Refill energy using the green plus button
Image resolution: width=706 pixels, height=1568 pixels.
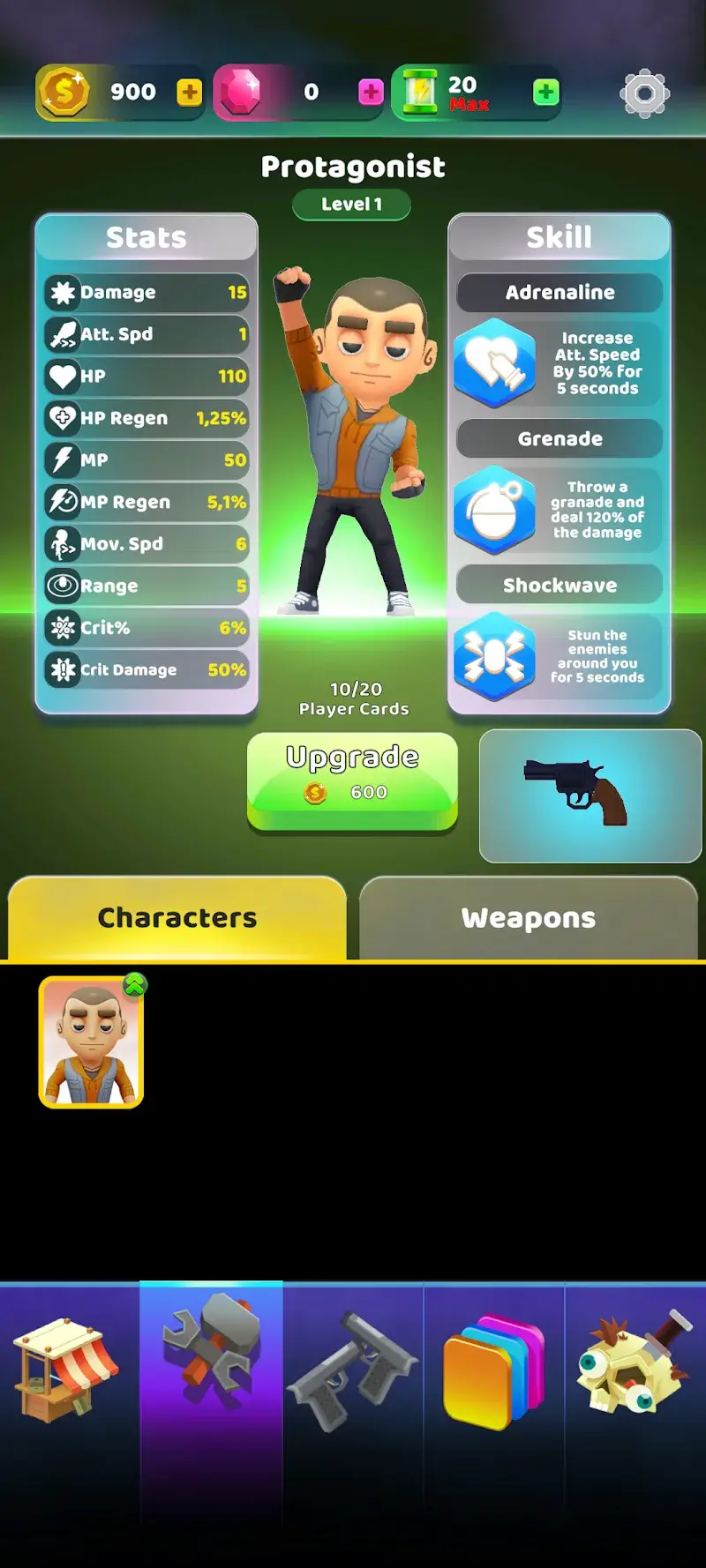(x=545, y=93)
